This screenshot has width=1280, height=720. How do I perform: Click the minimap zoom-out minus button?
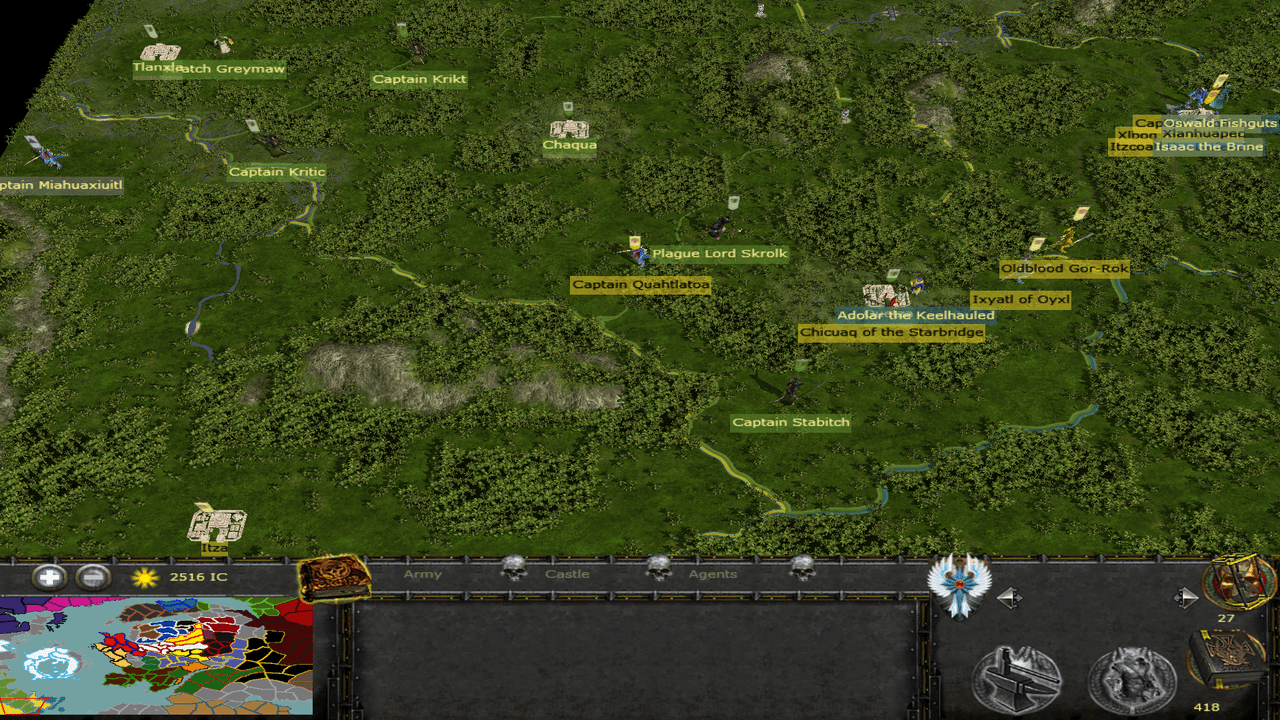click(92, 577)
